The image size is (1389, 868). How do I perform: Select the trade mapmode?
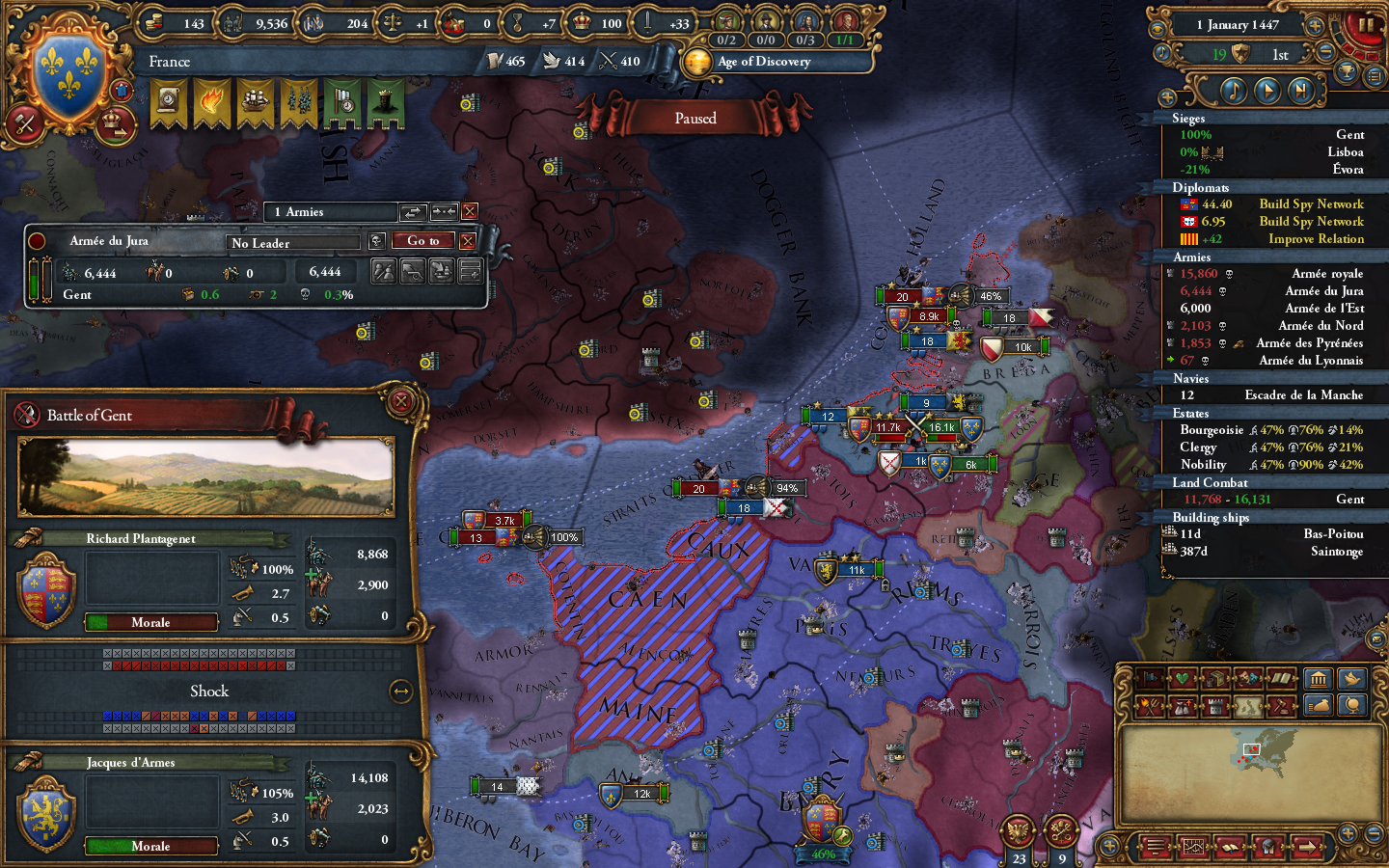[x=1216, y=679]
